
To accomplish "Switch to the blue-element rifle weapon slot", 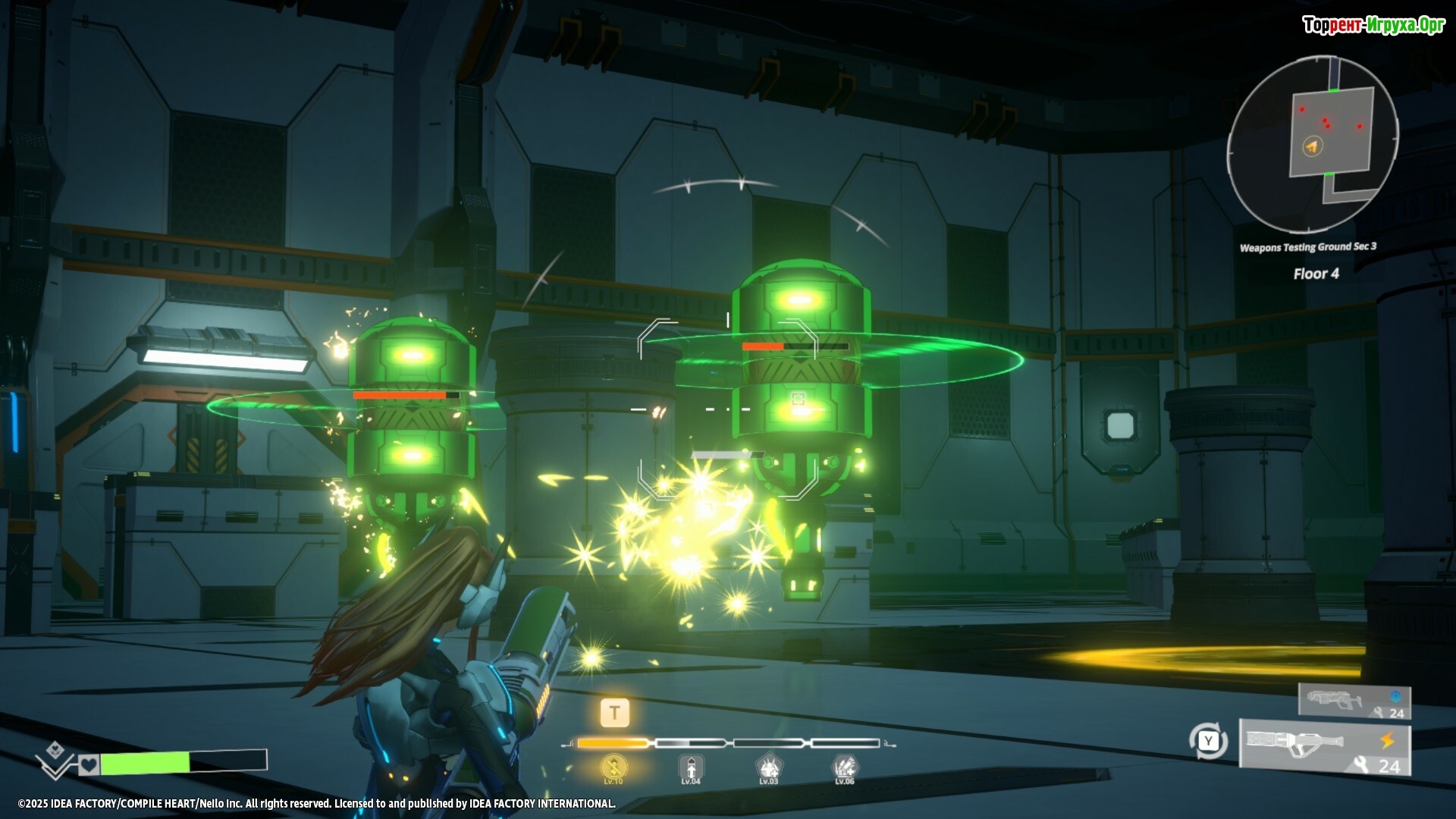I will 1354,701.
